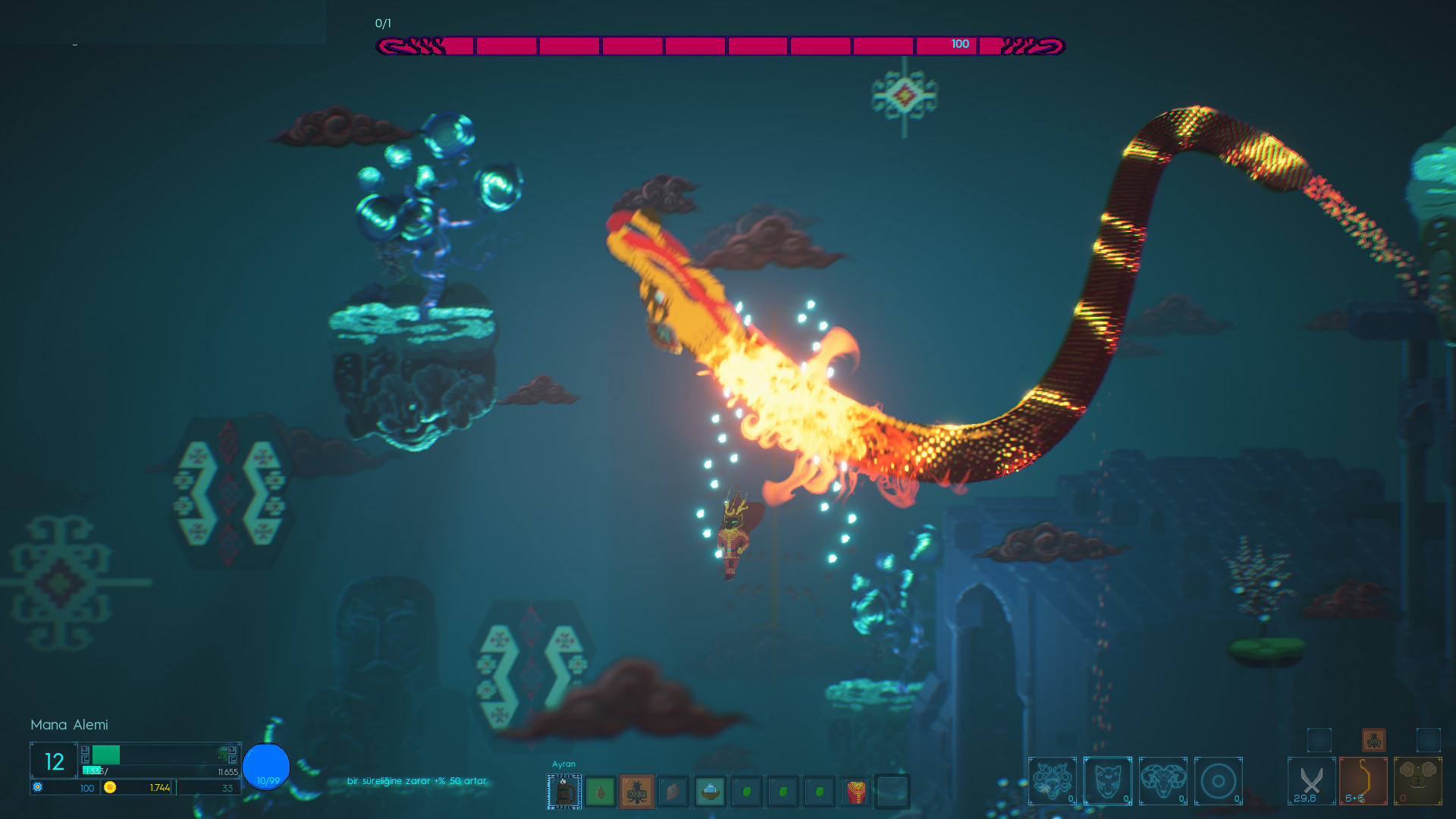Click the Mana Alemi title text
This screenshot has height=819, width=1456.
(x=69, y=725)
